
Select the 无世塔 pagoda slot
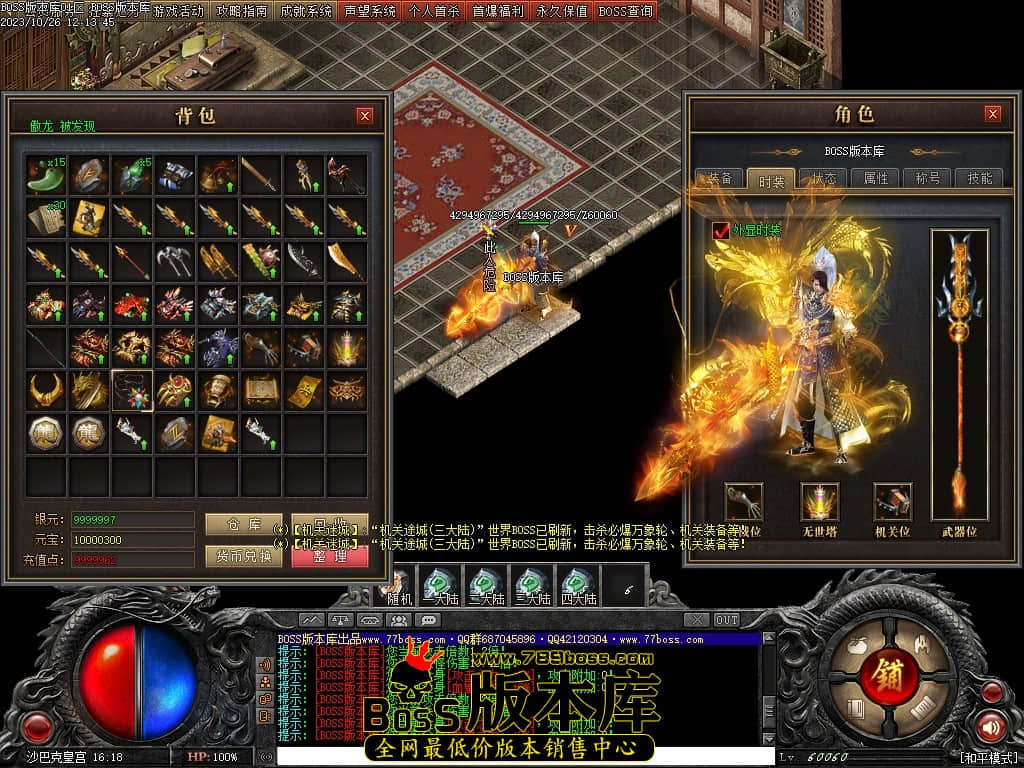[x=820, y=502]
